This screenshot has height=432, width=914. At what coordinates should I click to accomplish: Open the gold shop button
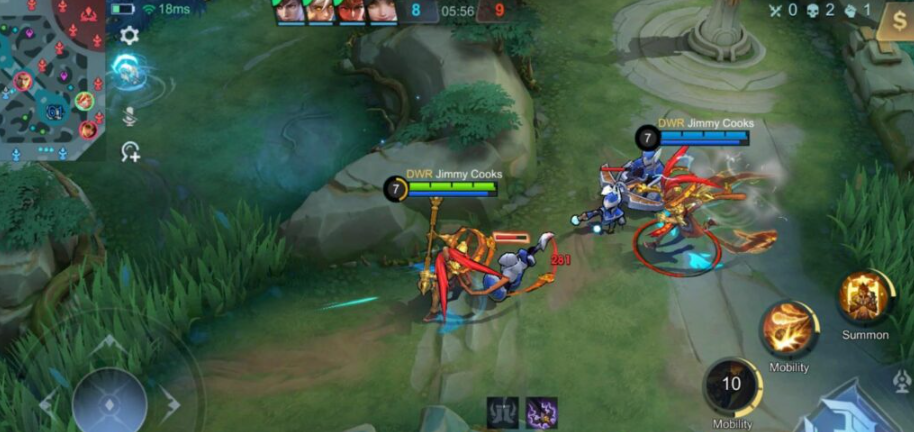pos(894,22)
